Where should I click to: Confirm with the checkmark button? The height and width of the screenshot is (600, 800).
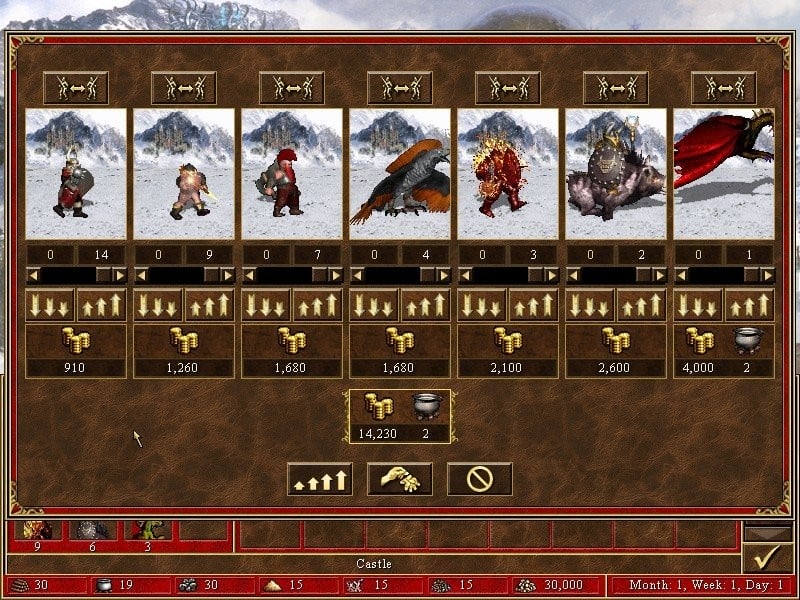click(769, 558)
